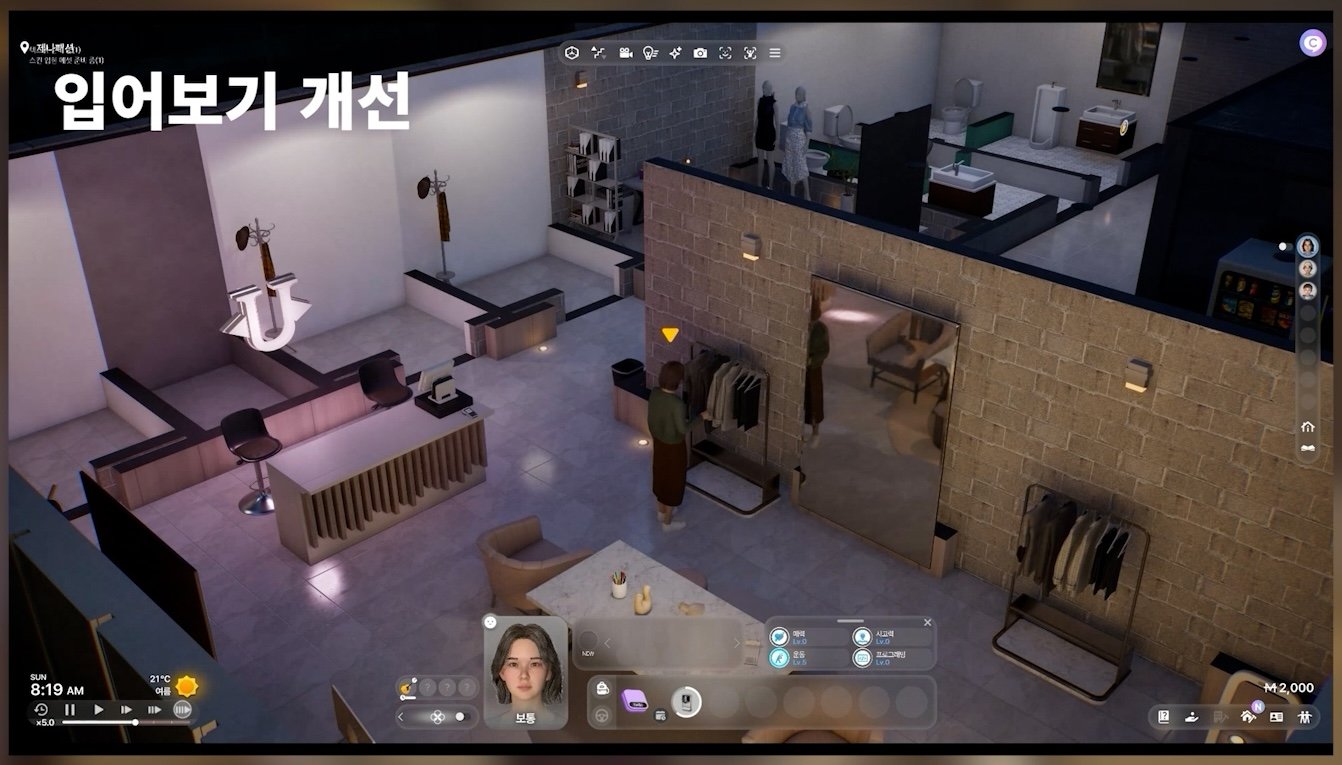Select the 프로그래밍 skill entry
Viewport: 1342px width, 765px height.
coord(883,658)
